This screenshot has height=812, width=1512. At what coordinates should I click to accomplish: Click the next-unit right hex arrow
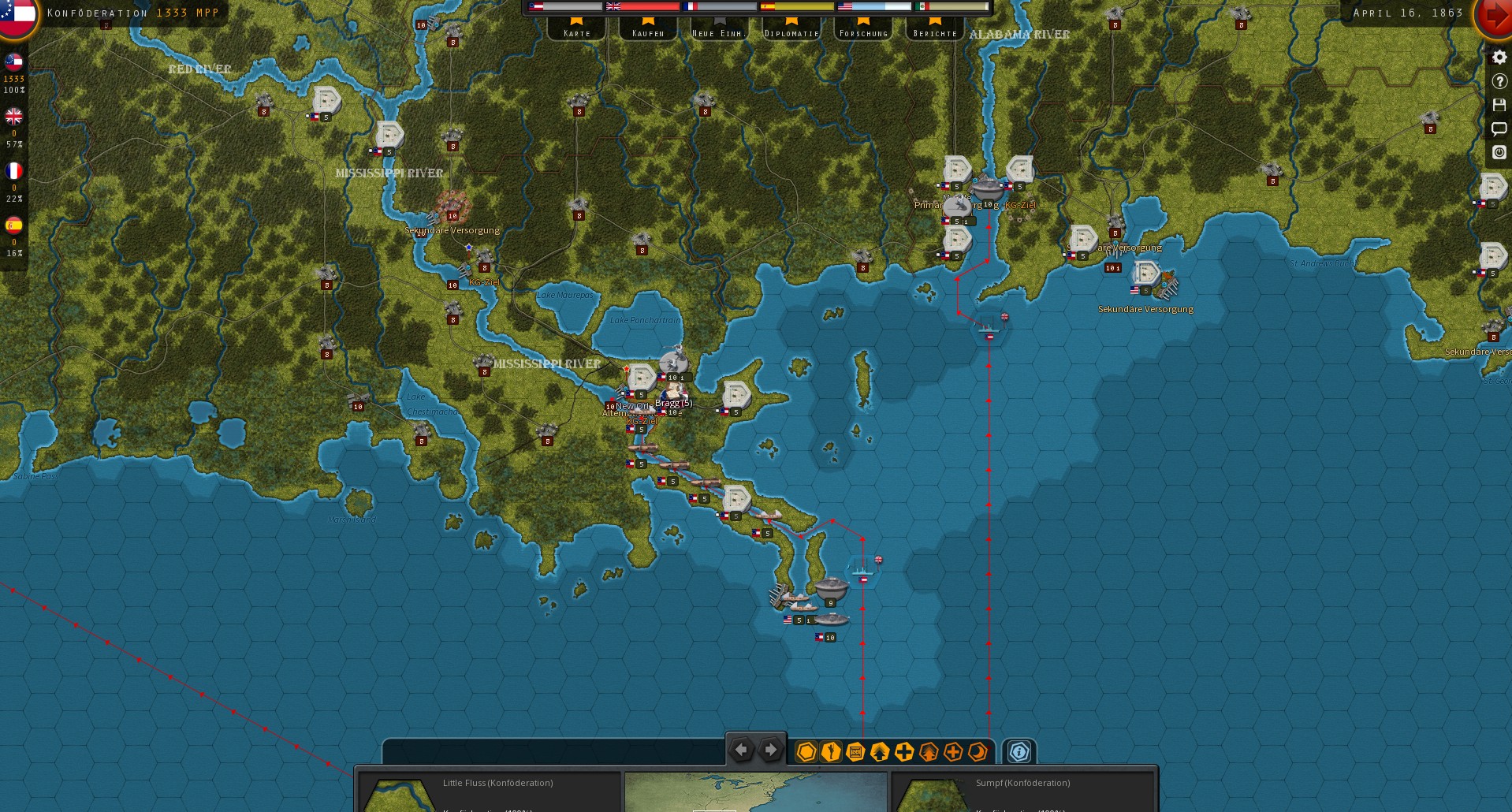pos(769,750)
